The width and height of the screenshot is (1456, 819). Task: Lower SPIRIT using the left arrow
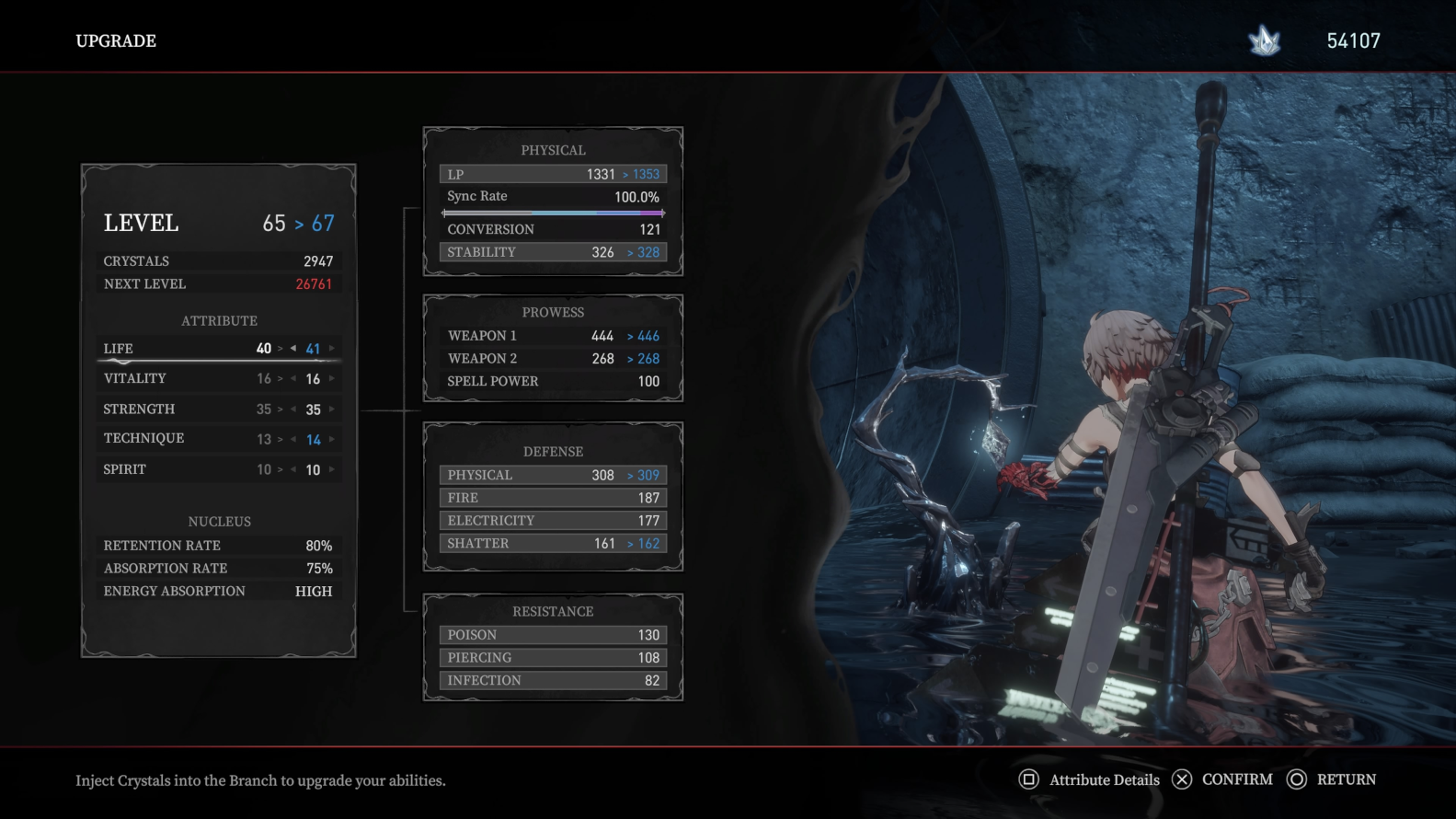[x=293, y=470]
